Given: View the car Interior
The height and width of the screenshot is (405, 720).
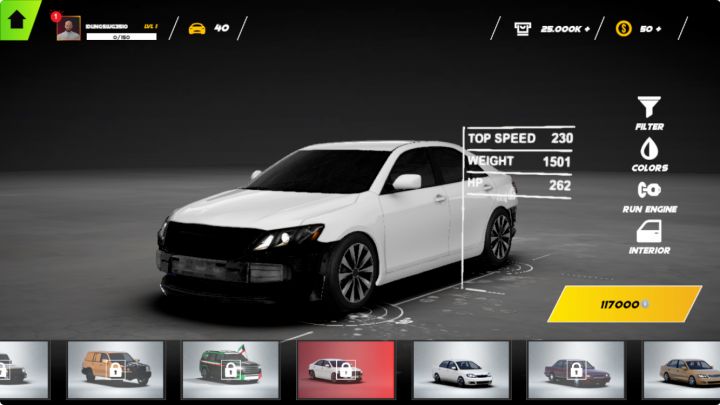Looking at the screenshot, I should (x=649, y=237).
